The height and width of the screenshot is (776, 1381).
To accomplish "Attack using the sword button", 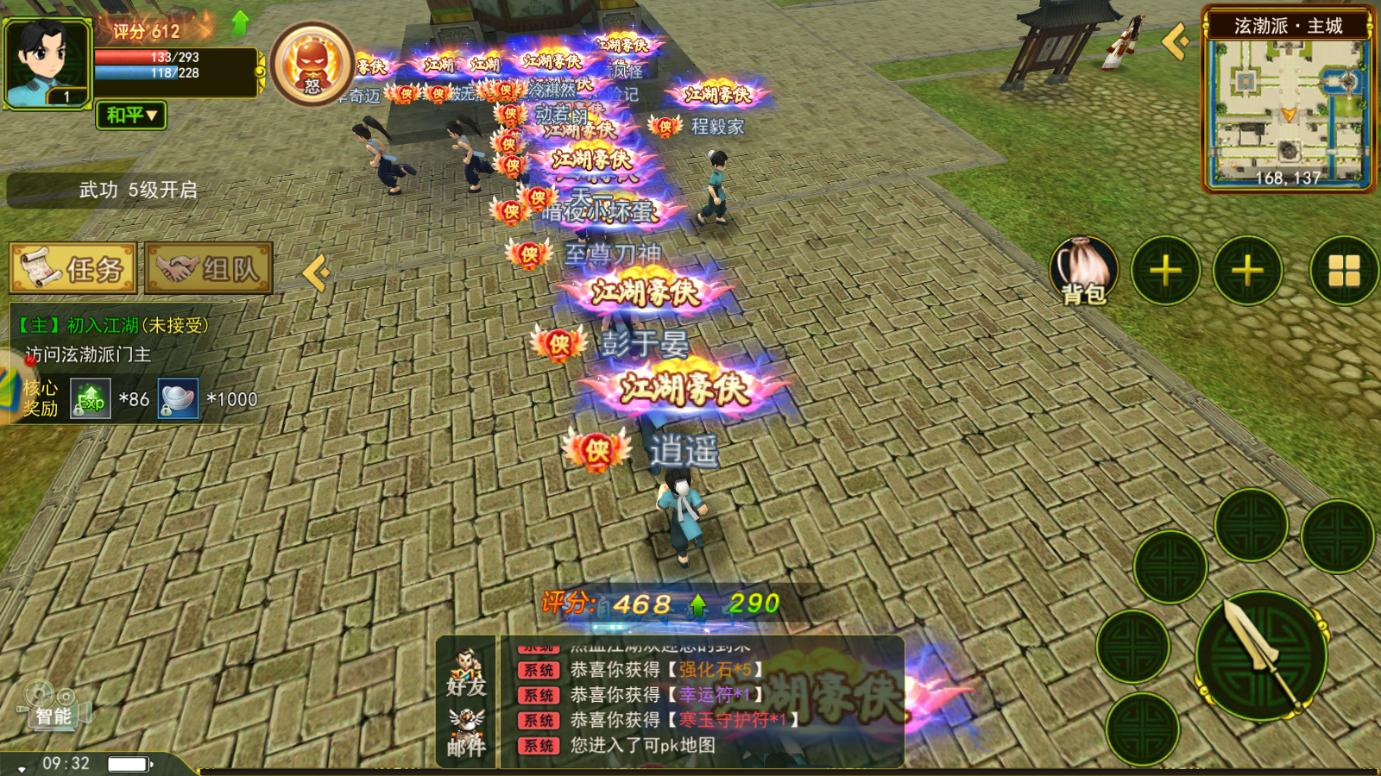I will click(x=1261, y=655).
